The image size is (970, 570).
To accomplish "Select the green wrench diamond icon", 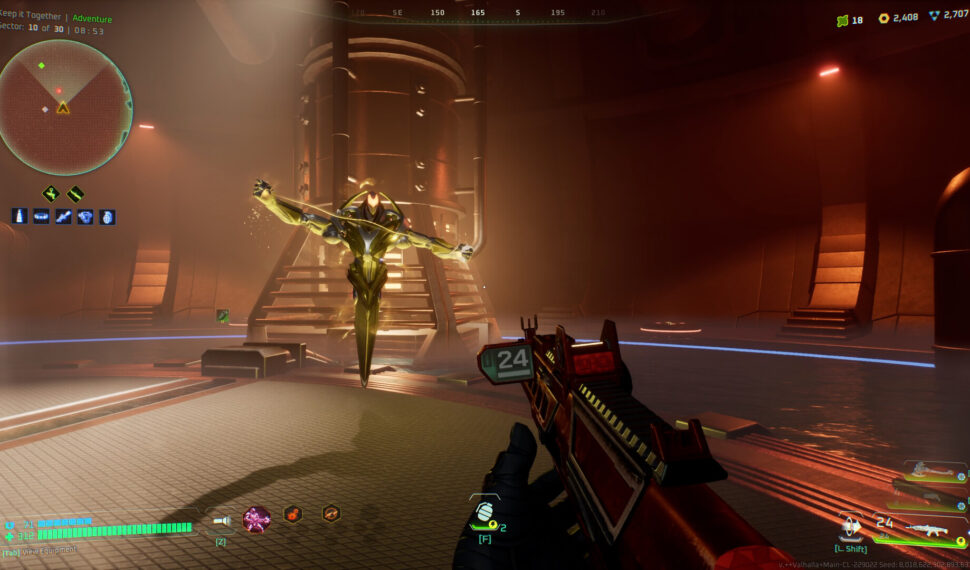I will click(x=50, y=194).
